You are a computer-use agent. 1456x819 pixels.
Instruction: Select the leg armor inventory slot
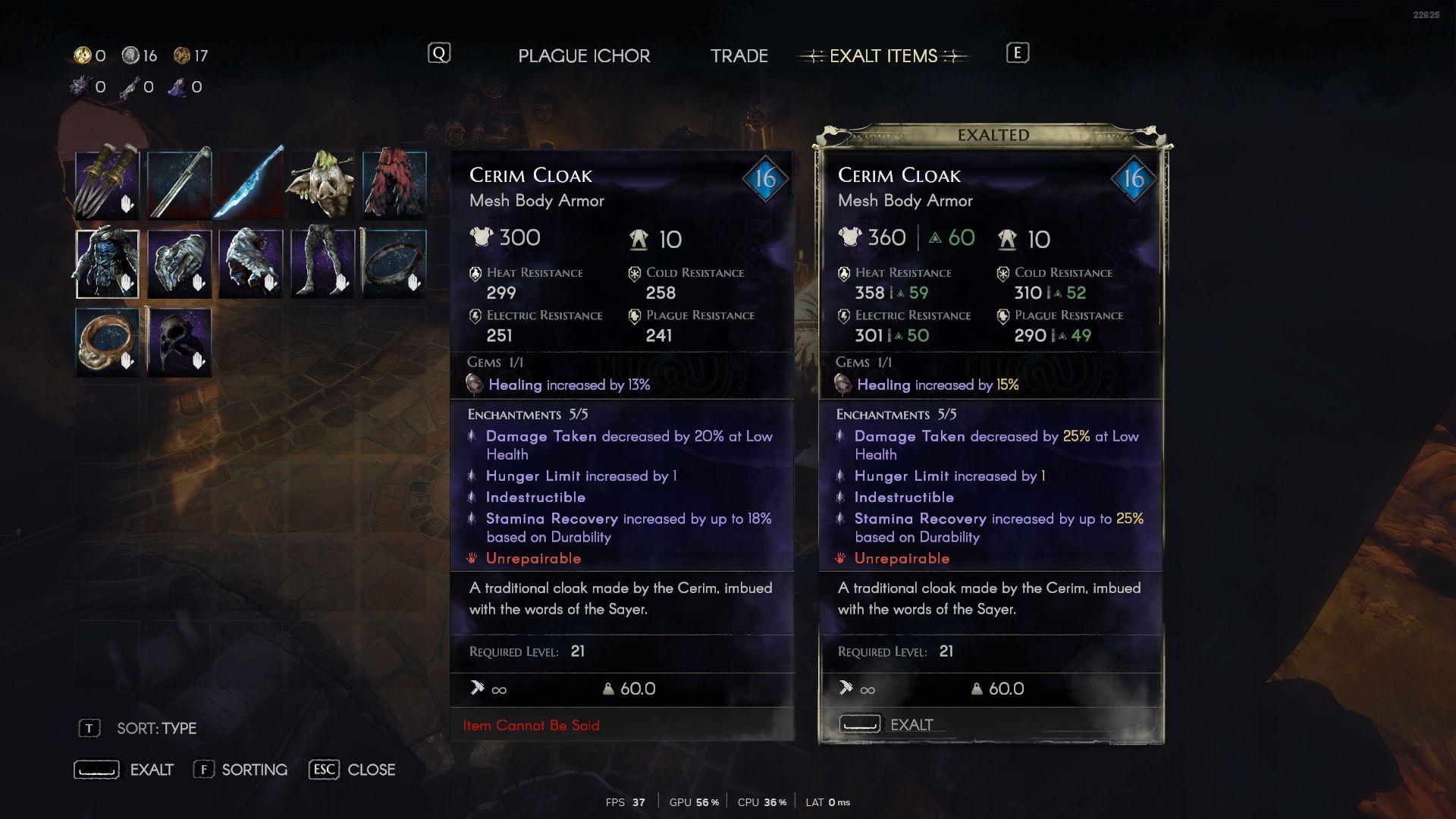322,263
